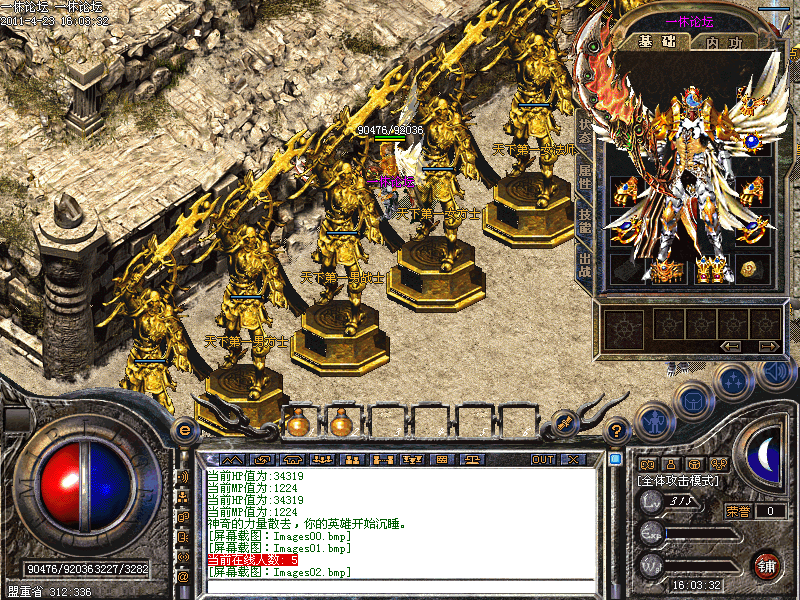Close via the X button above chat

coord(573,459)
